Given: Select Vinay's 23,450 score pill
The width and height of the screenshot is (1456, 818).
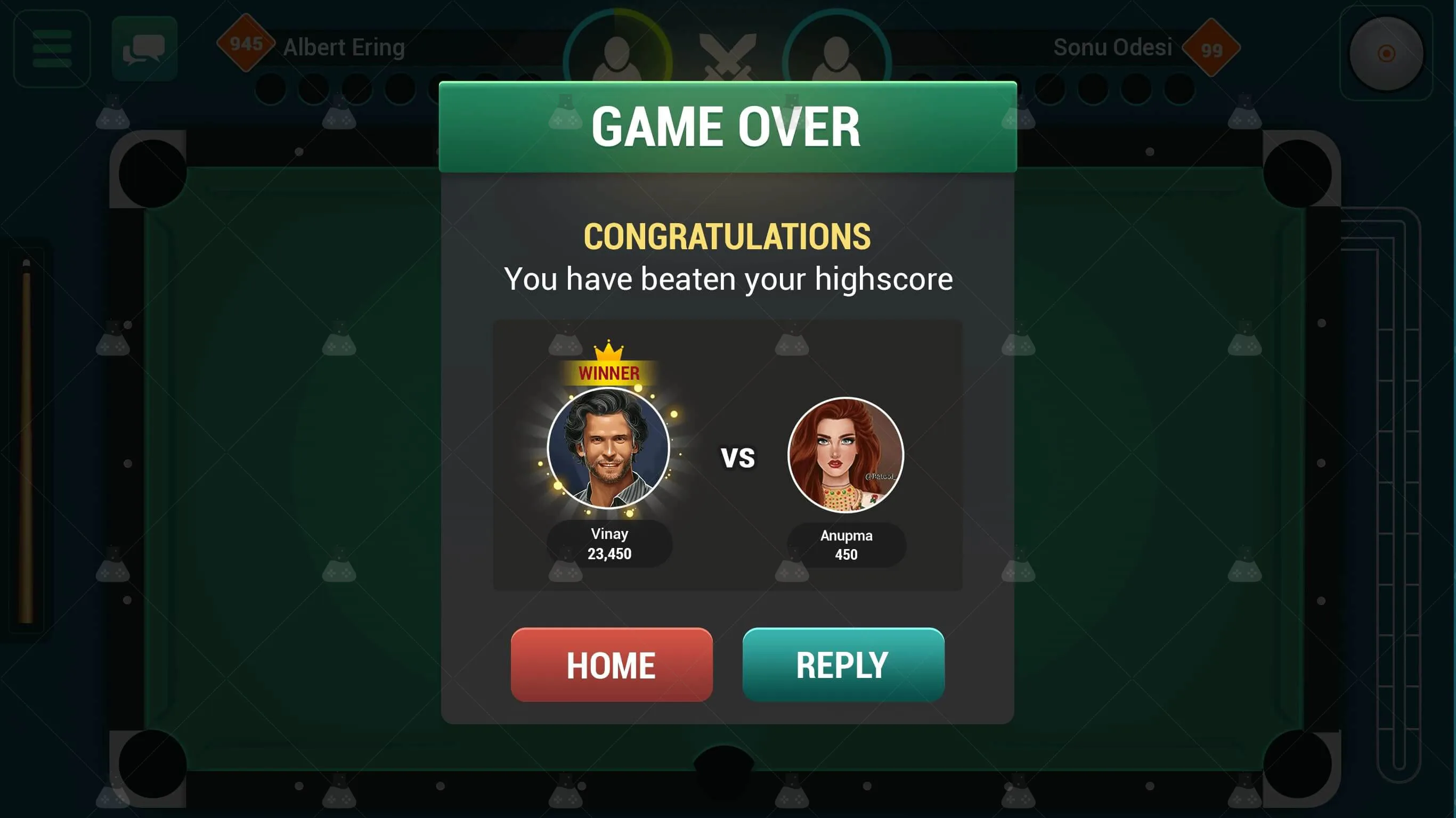Looking at the screenshot, I should pos(609,543).
